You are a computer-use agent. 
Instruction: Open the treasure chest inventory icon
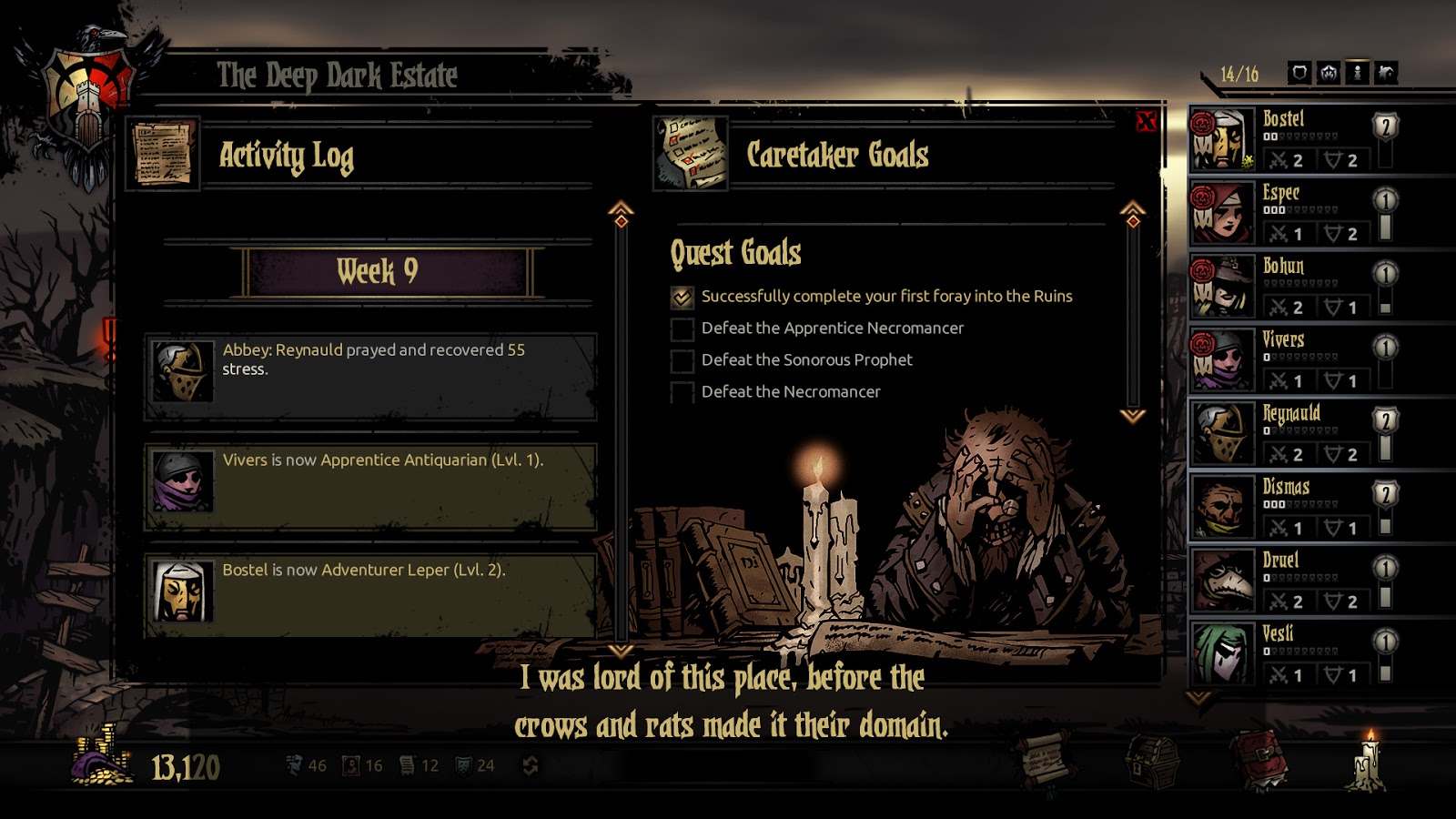pos(1152,759)
